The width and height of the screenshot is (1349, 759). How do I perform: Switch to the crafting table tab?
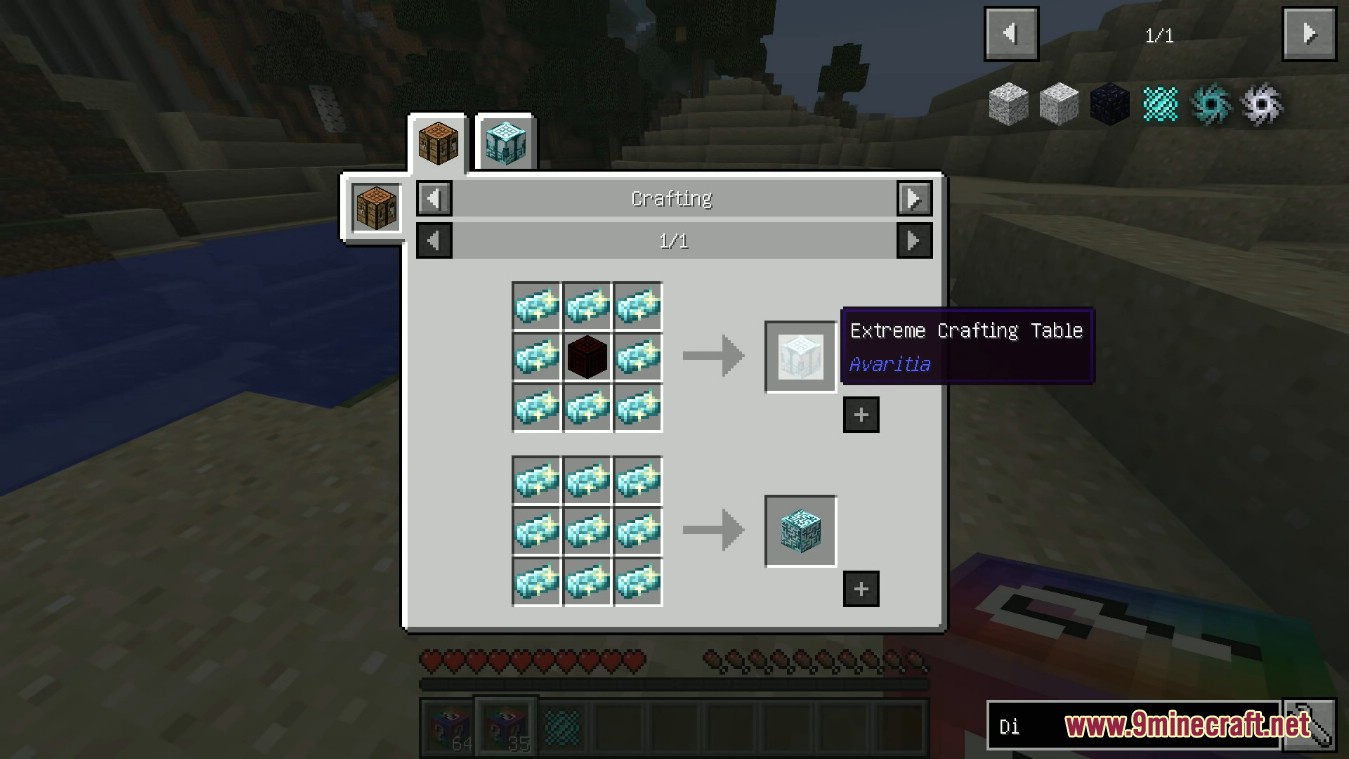pos(437,141)
